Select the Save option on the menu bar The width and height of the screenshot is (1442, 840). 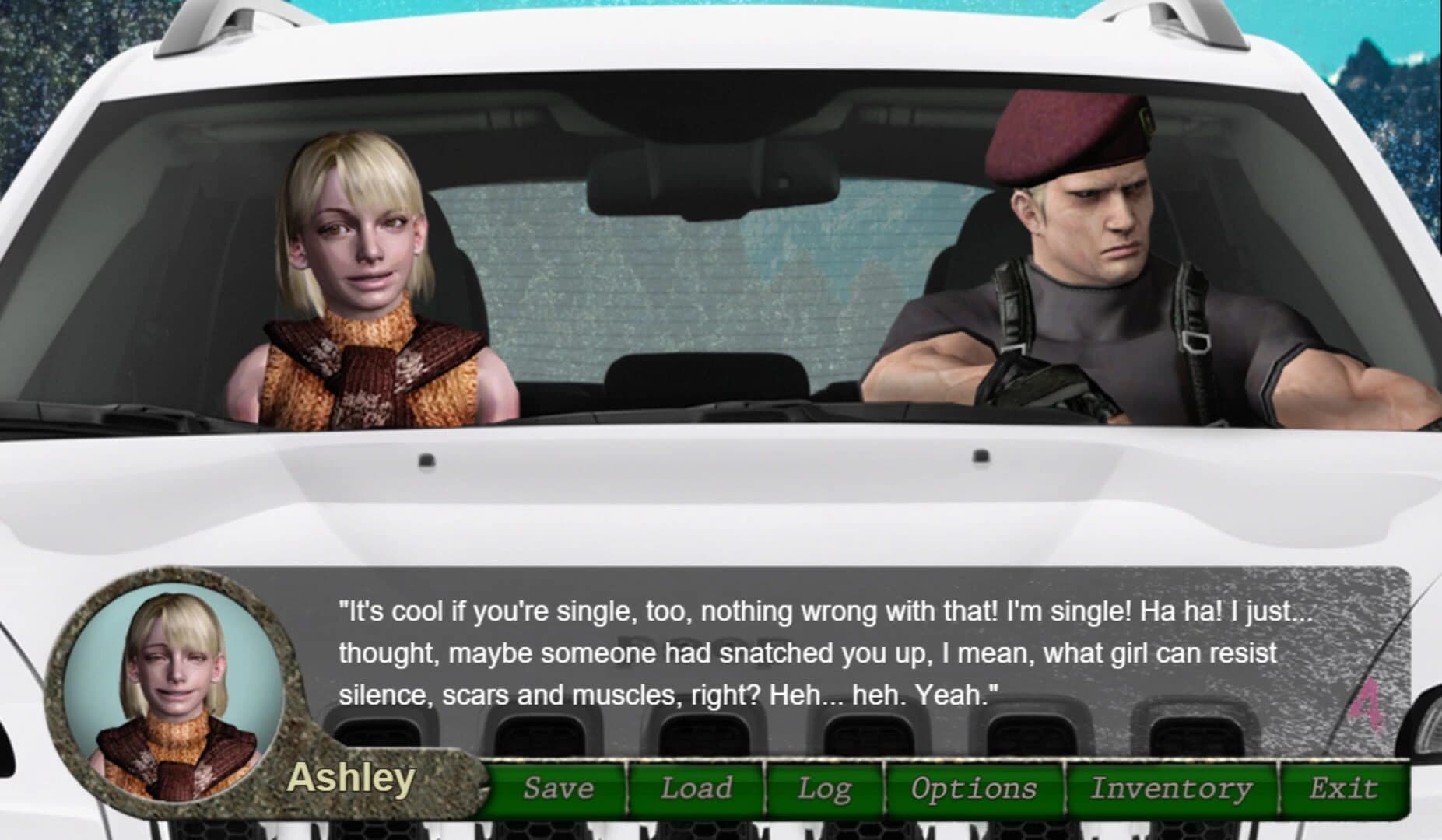coord(560,788)
